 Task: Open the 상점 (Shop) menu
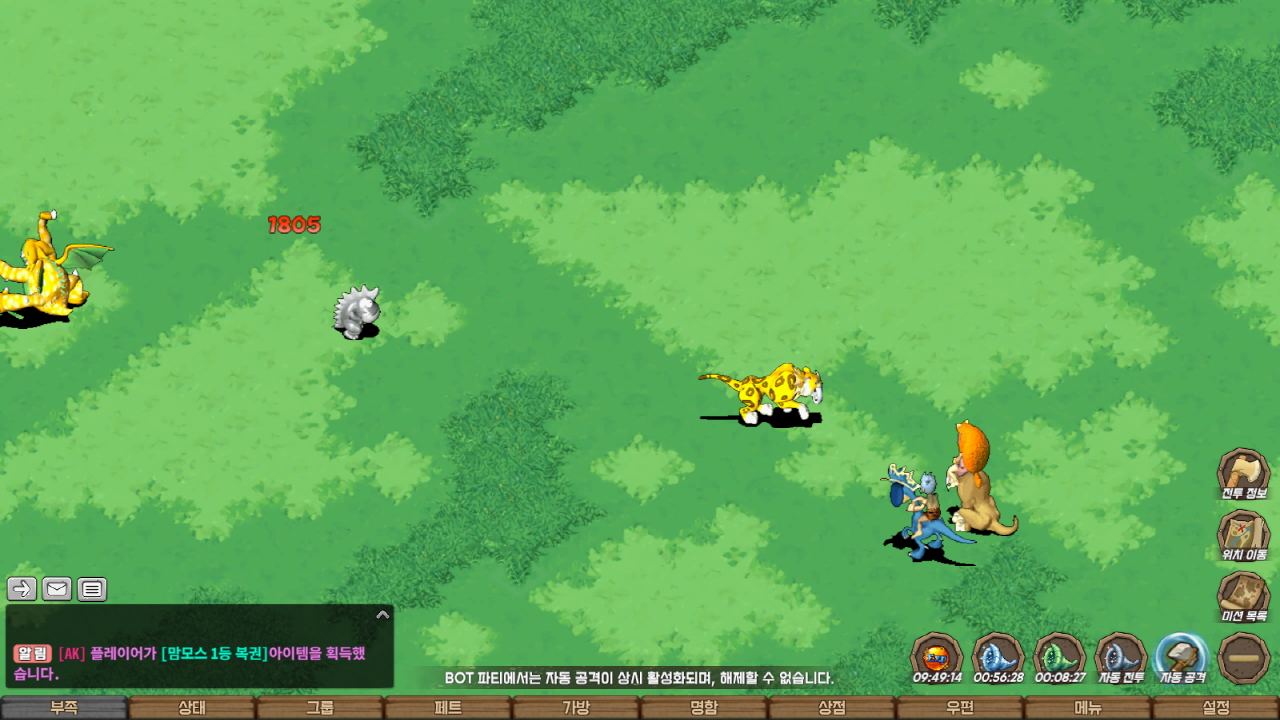[x=832, y=708]
